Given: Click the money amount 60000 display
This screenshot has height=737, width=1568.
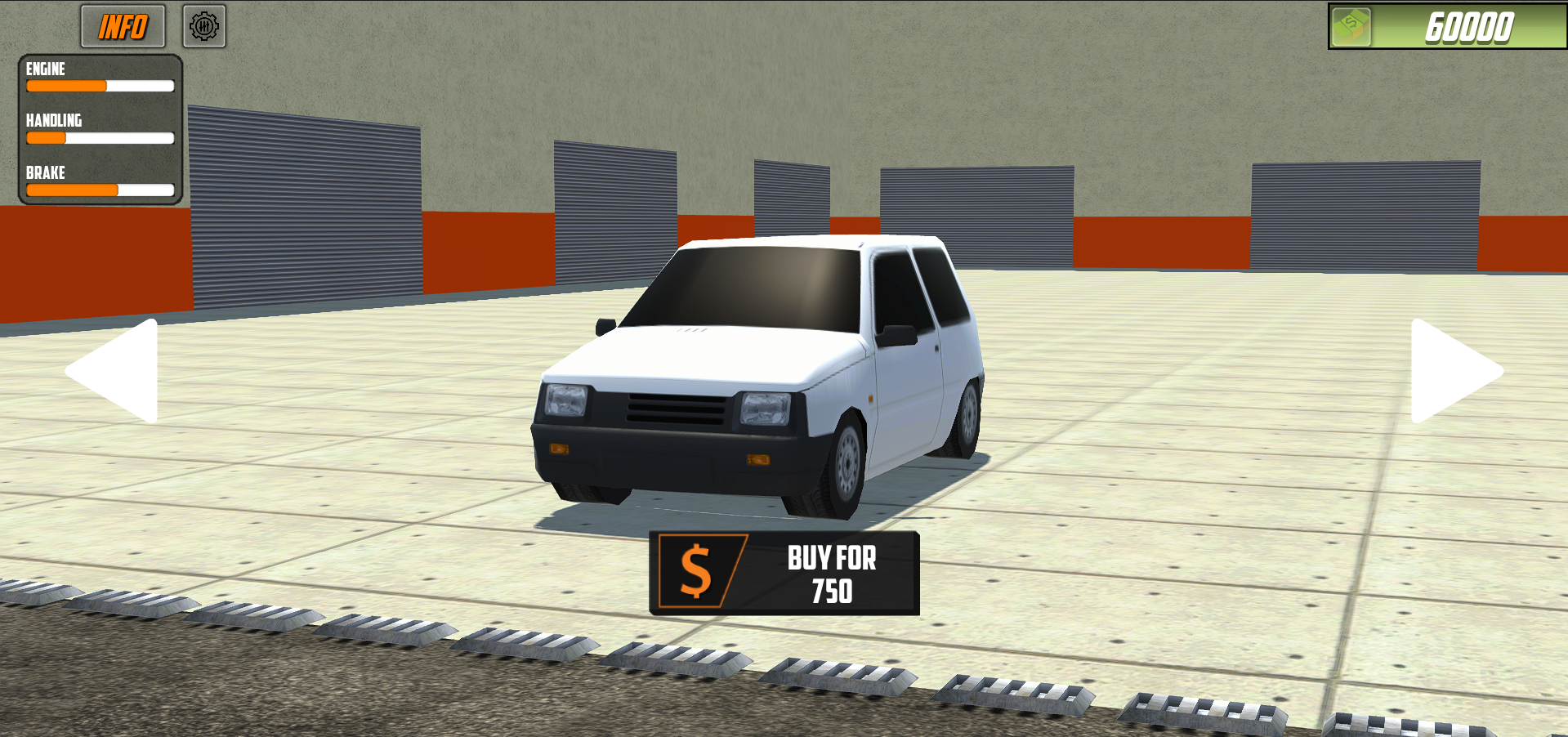Looking at the screenshot, I should pos(1466,27).
